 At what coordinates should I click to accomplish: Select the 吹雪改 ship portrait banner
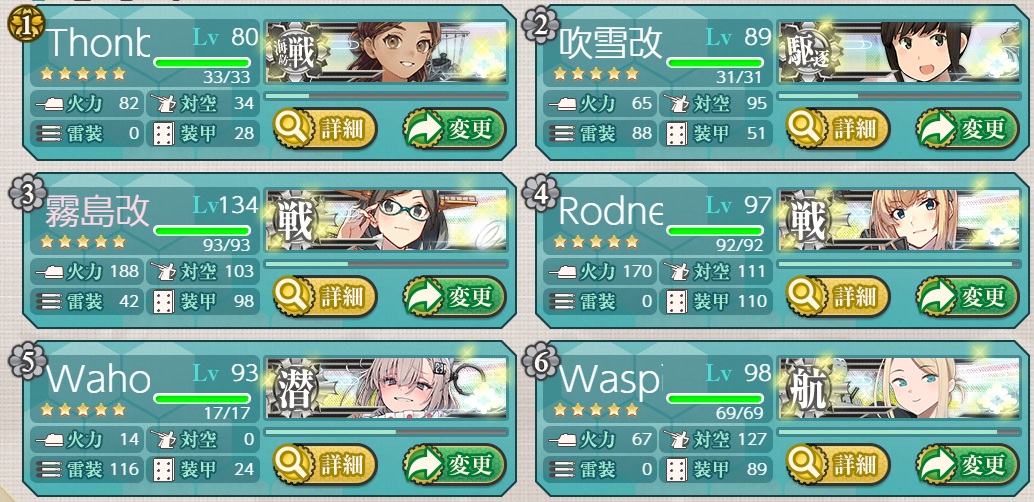point(898,52)
